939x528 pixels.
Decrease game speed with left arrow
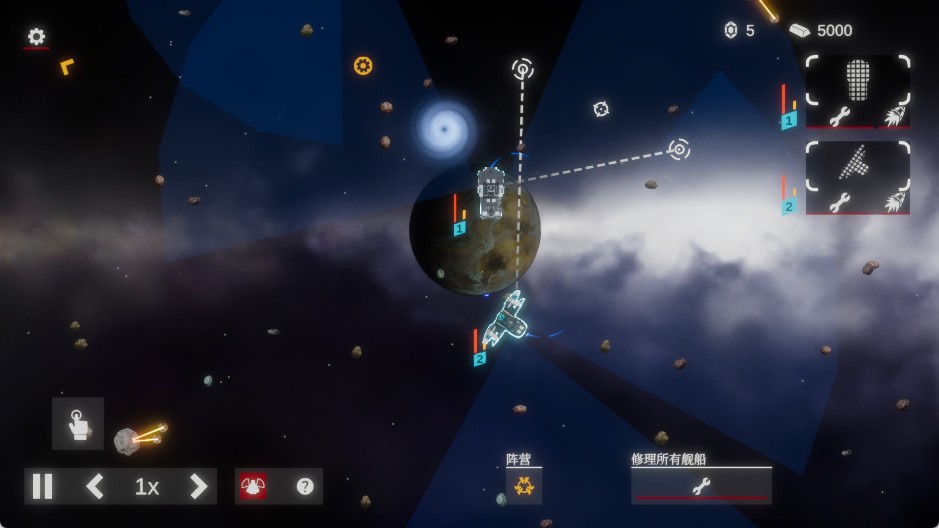95,487
